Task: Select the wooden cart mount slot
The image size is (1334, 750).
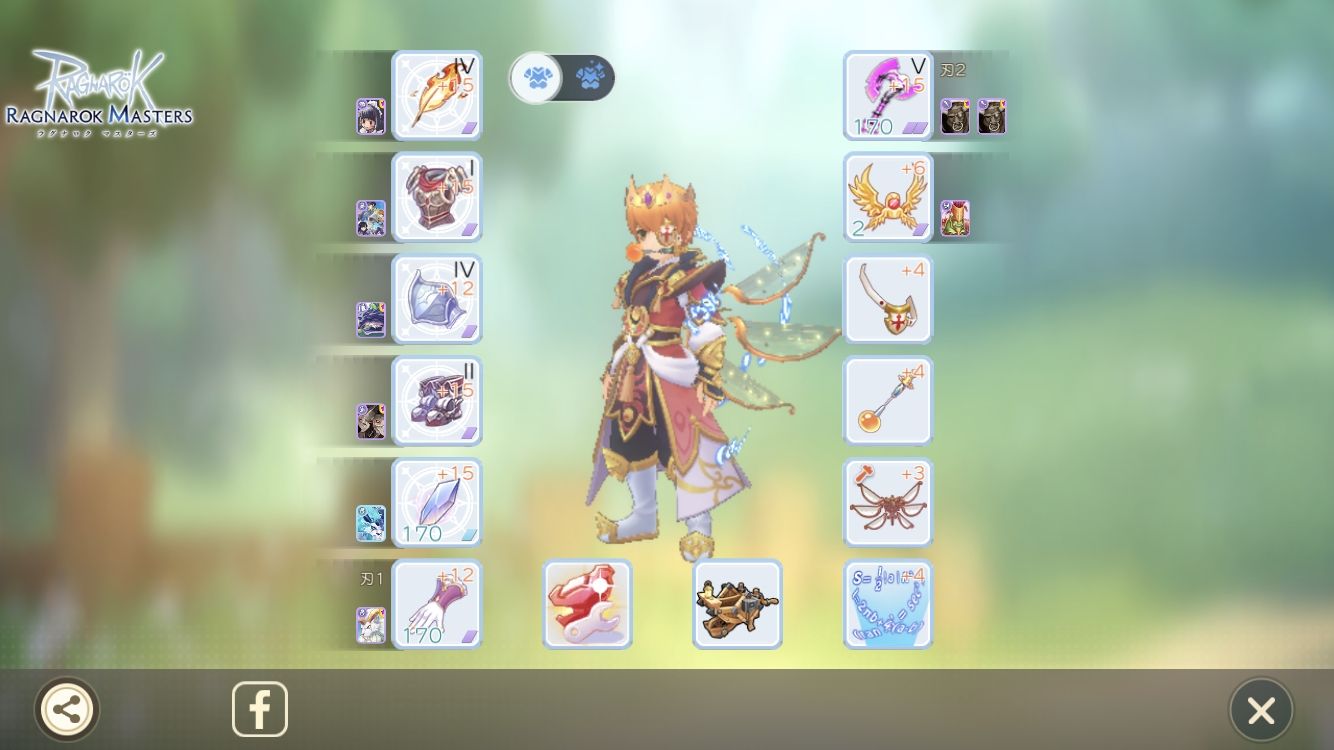Action: [x=737, y=604]
